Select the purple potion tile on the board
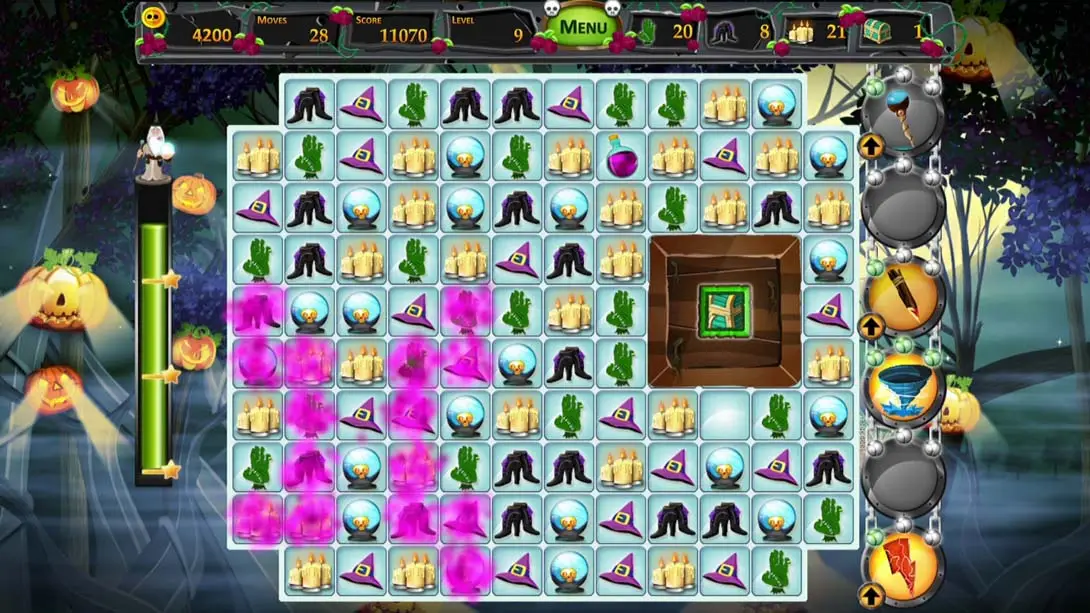 (x=621, y=156)
